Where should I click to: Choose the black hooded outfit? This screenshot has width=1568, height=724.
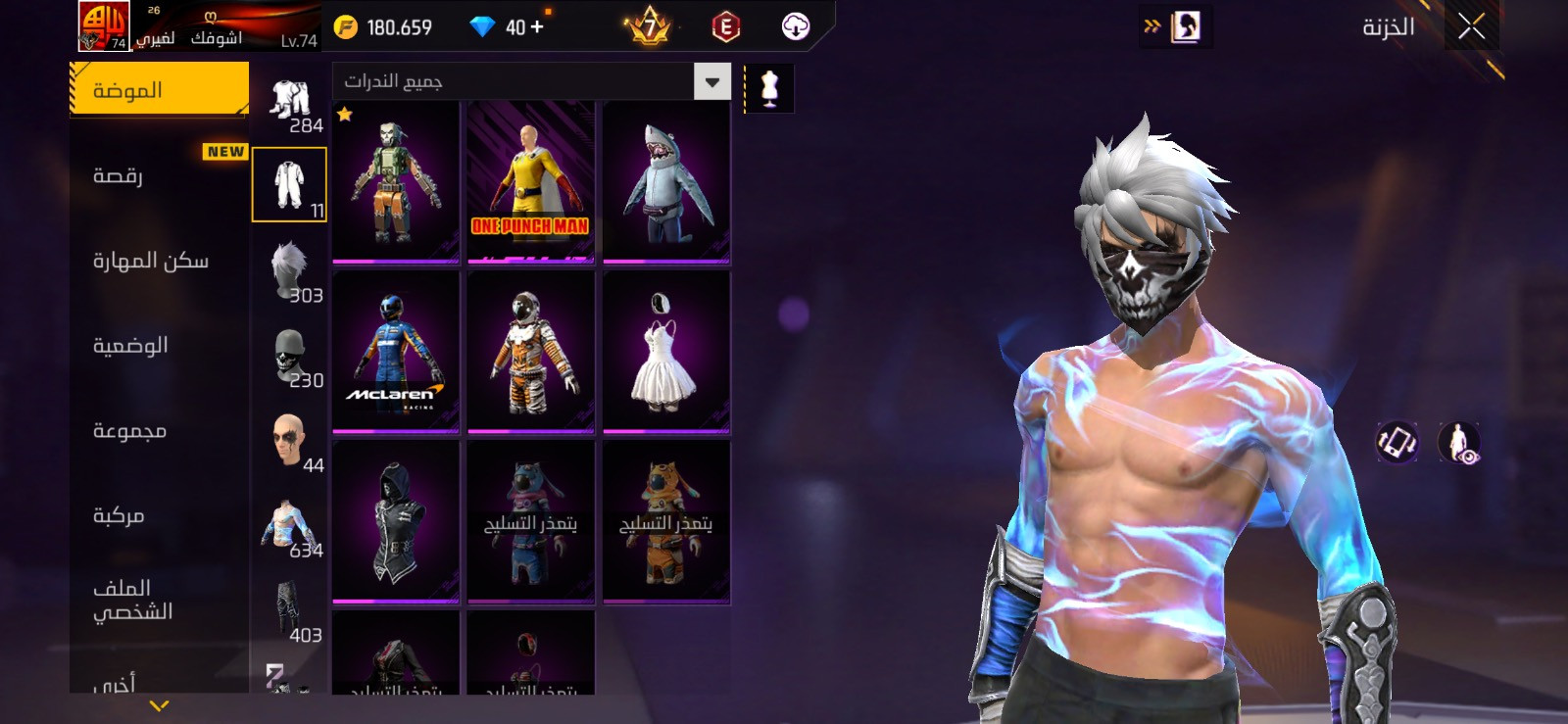pyautogui.click(x=396, y=521)
